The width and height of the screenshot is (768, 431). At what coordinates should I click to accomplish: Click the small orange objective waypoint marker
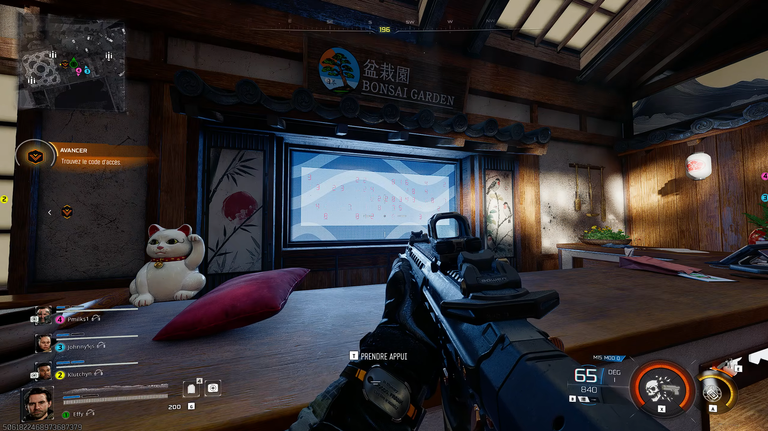click(x=67, y=210)
